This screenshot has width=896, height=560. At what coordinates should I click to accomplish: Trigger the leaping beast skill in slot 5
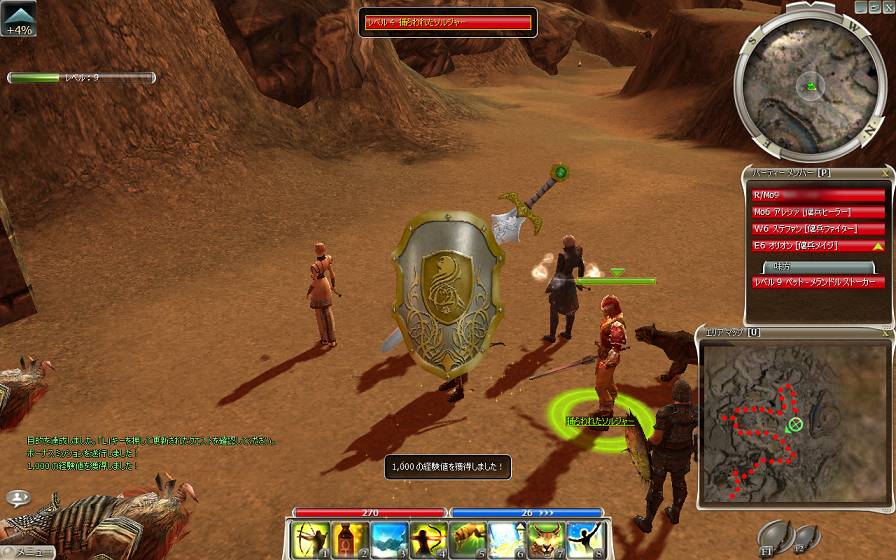coord(464,540)
